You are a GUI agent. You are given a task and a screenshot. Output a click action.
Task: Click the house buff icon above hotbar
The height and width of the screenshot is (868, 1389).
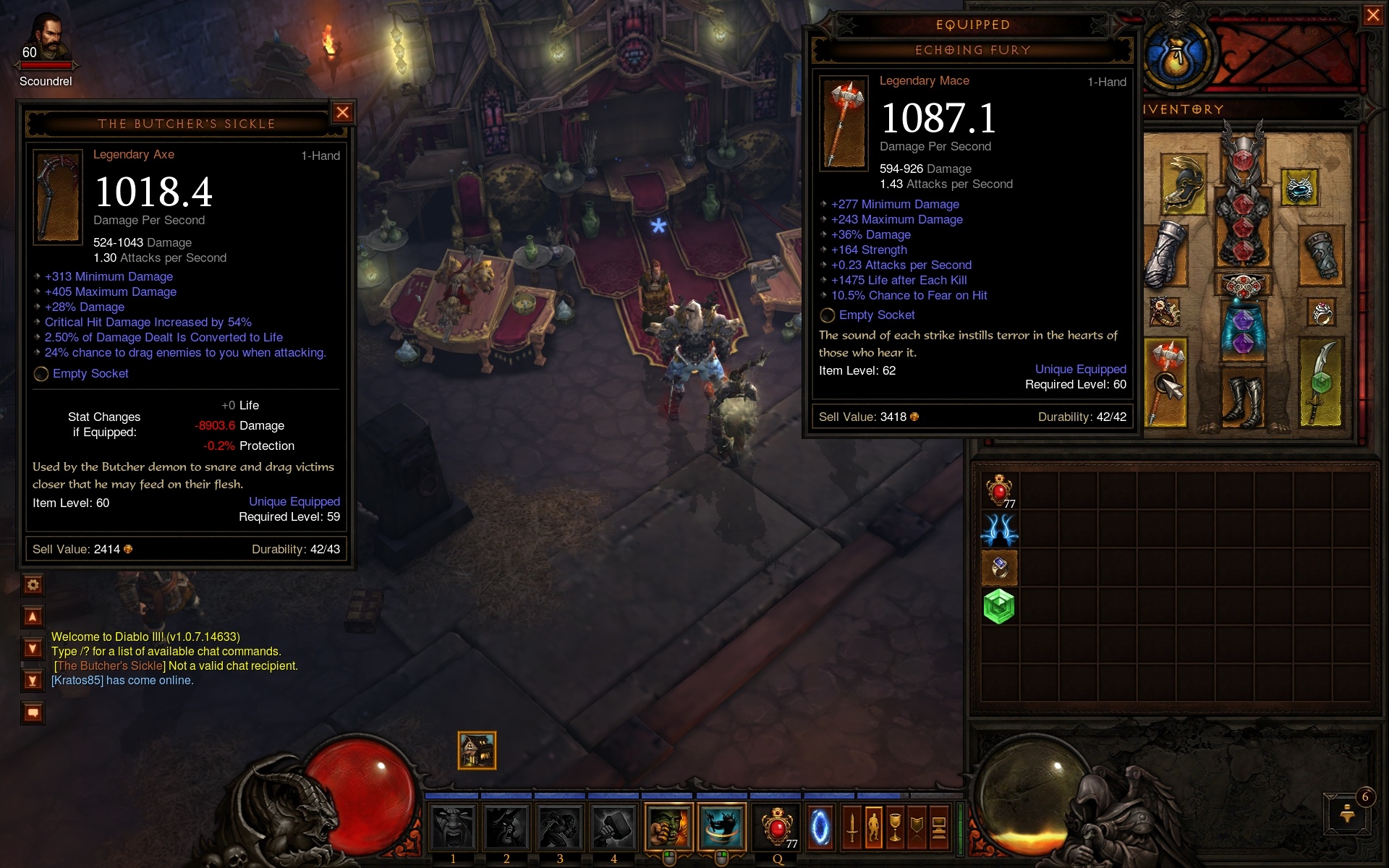coord(477,750)
